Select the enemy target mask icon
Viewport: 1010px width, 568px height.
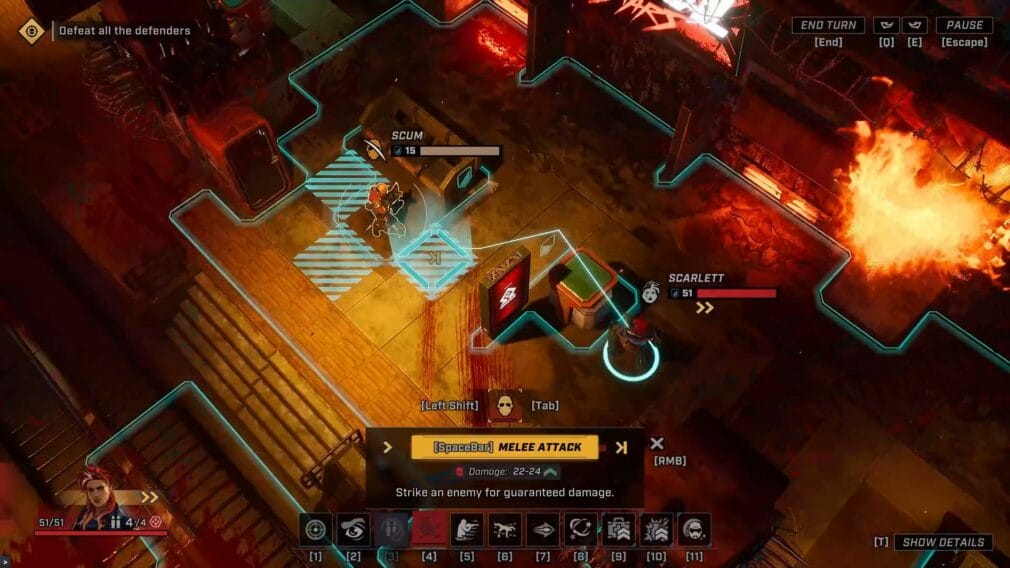click(x=504, y=404)
